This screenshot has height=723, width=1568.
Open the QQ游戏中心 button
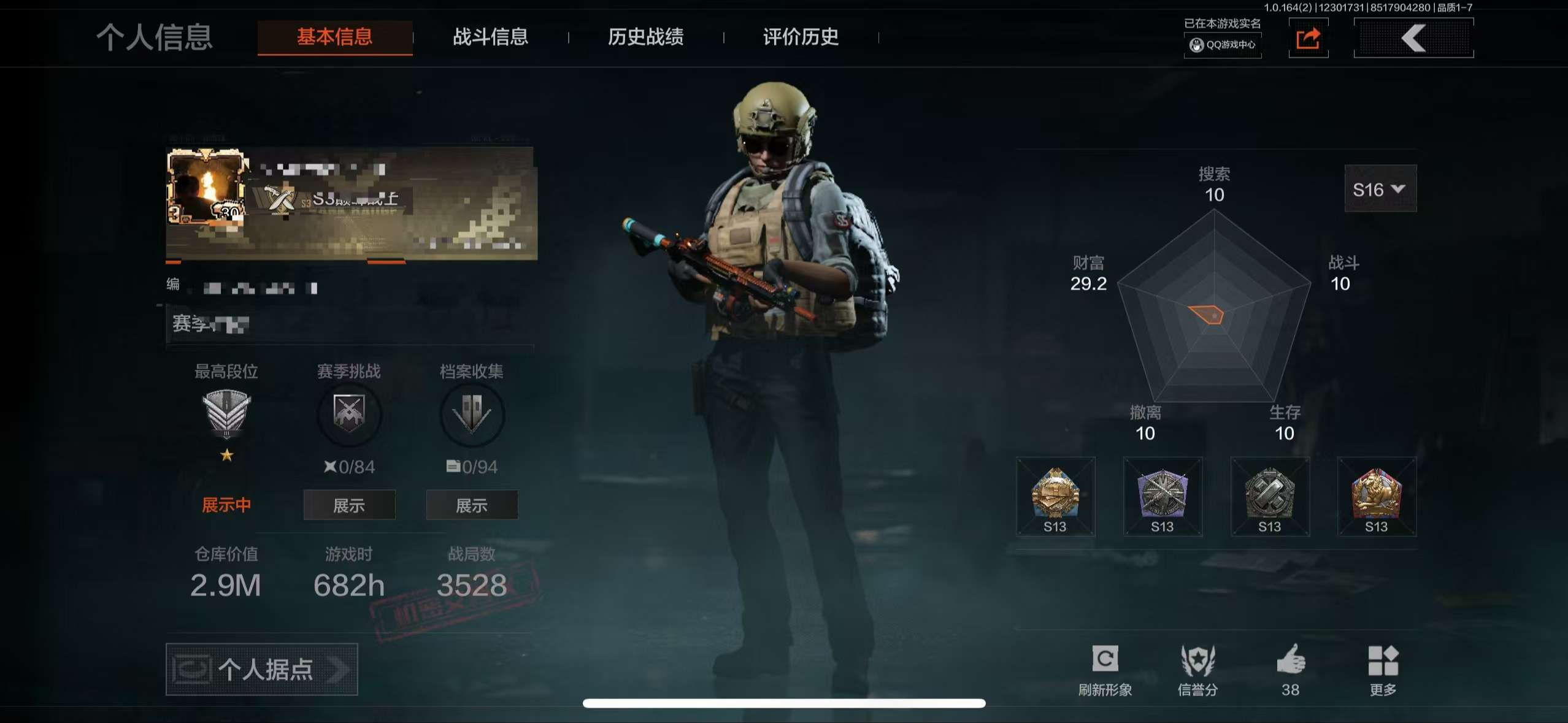click(x=1222, y=46)
